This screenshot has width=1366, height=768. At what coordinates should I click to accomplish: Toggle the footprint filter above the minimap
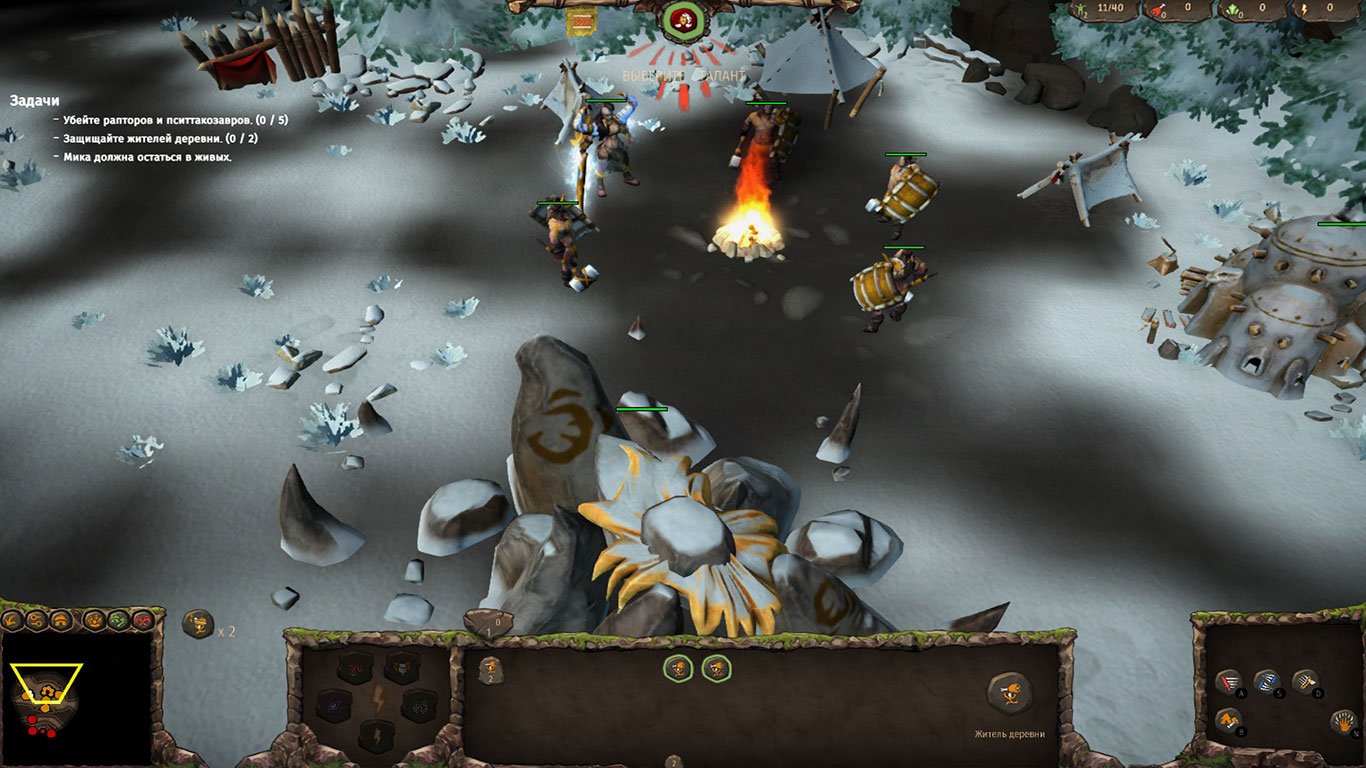pyautogui.click(x=10, y=620)
